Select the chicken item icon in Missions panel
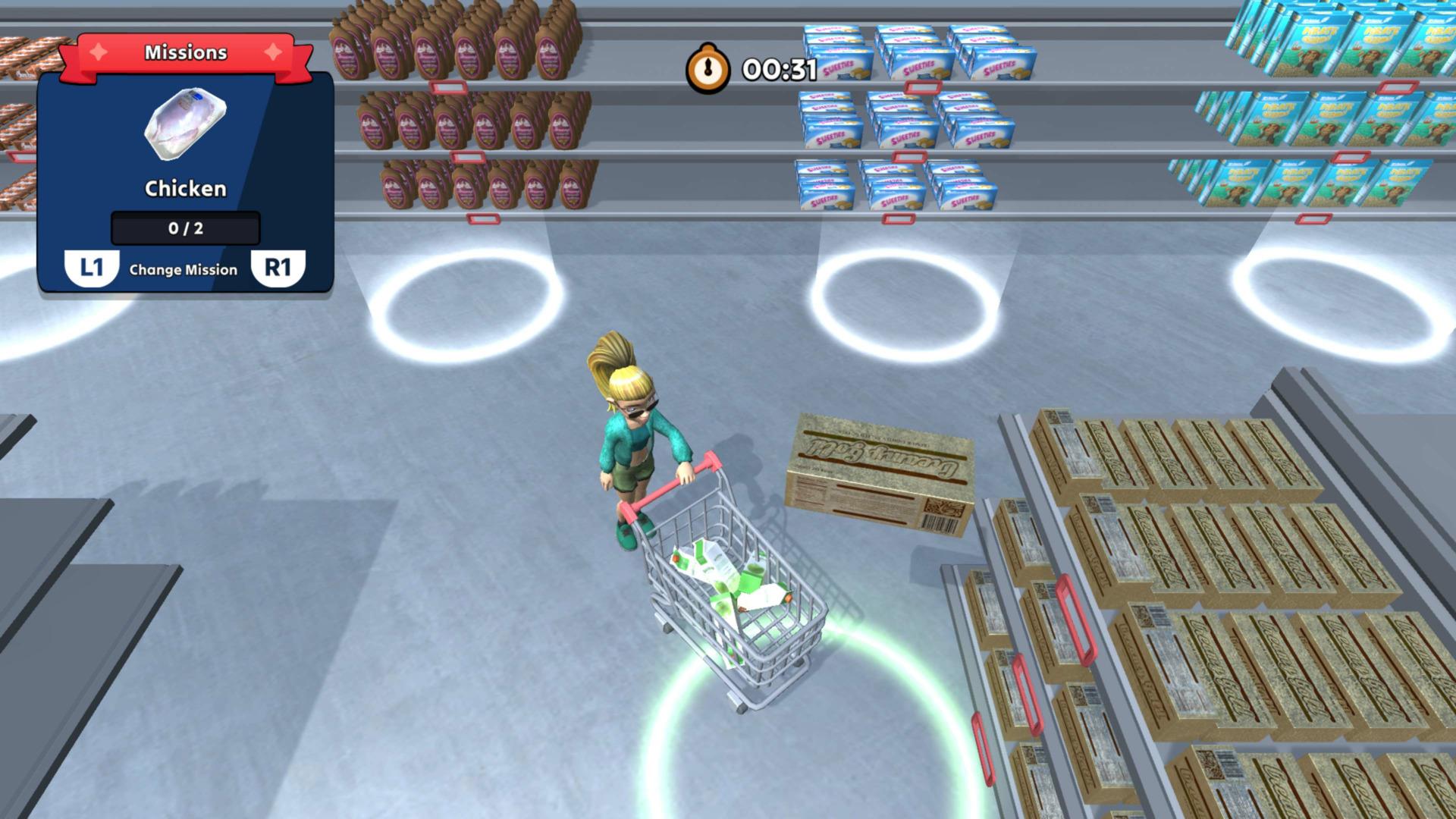The width and height of the screenshot is (1456, 819). 184,125
